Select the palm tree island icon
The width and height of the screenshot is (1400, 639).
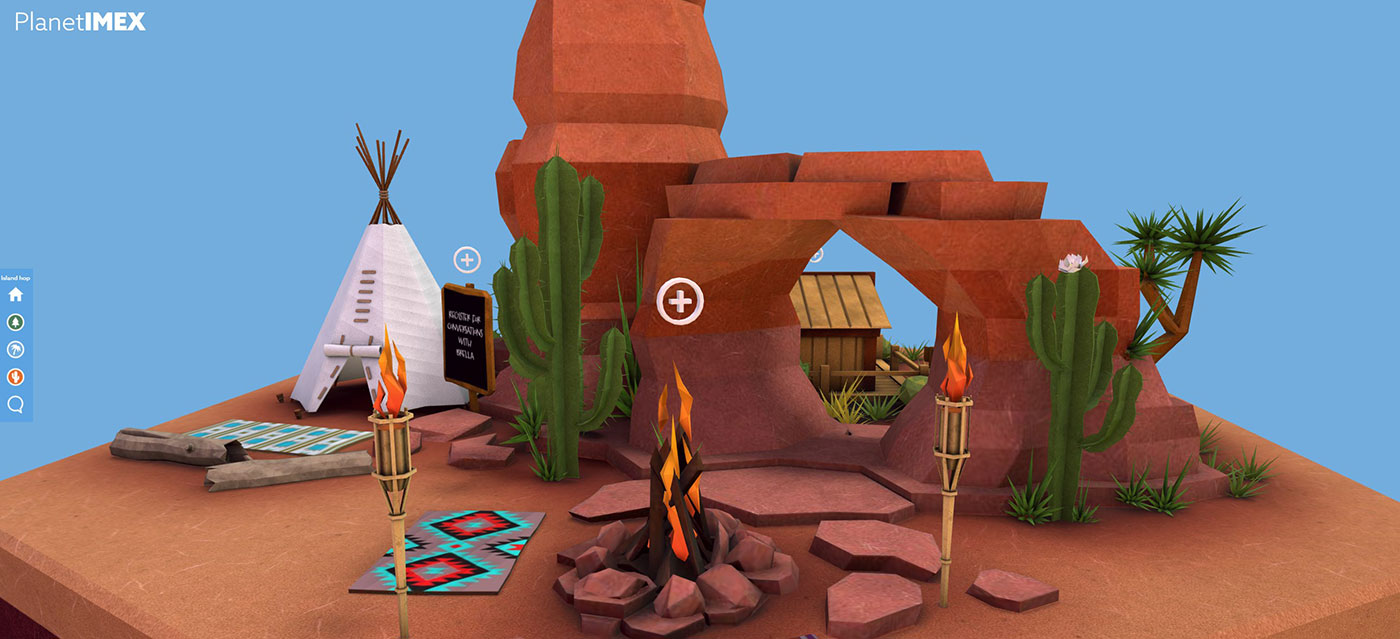[15, 350]
